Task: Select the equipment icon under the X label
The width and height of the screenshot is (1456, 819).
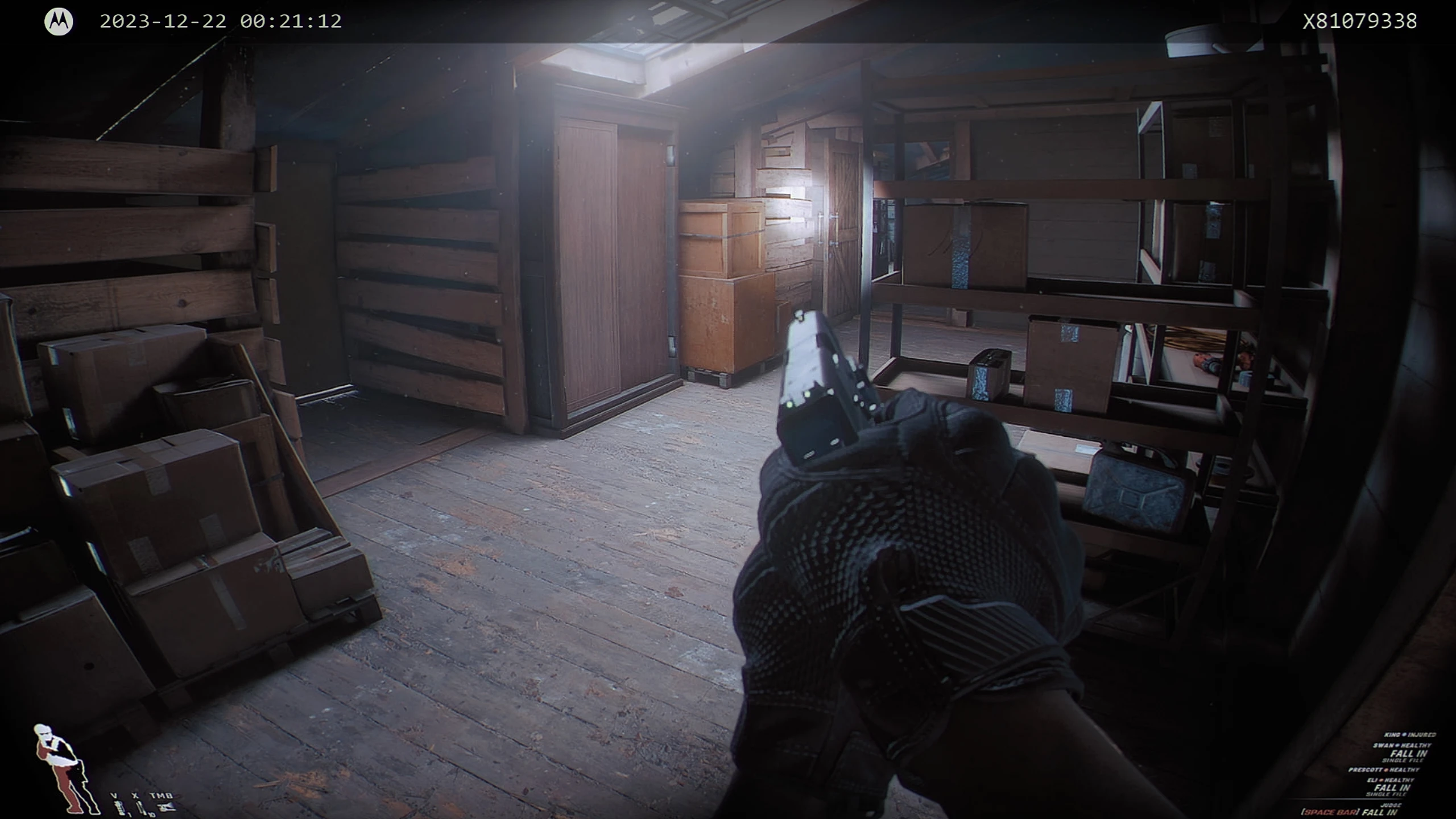Action: (x=139, y=807)
